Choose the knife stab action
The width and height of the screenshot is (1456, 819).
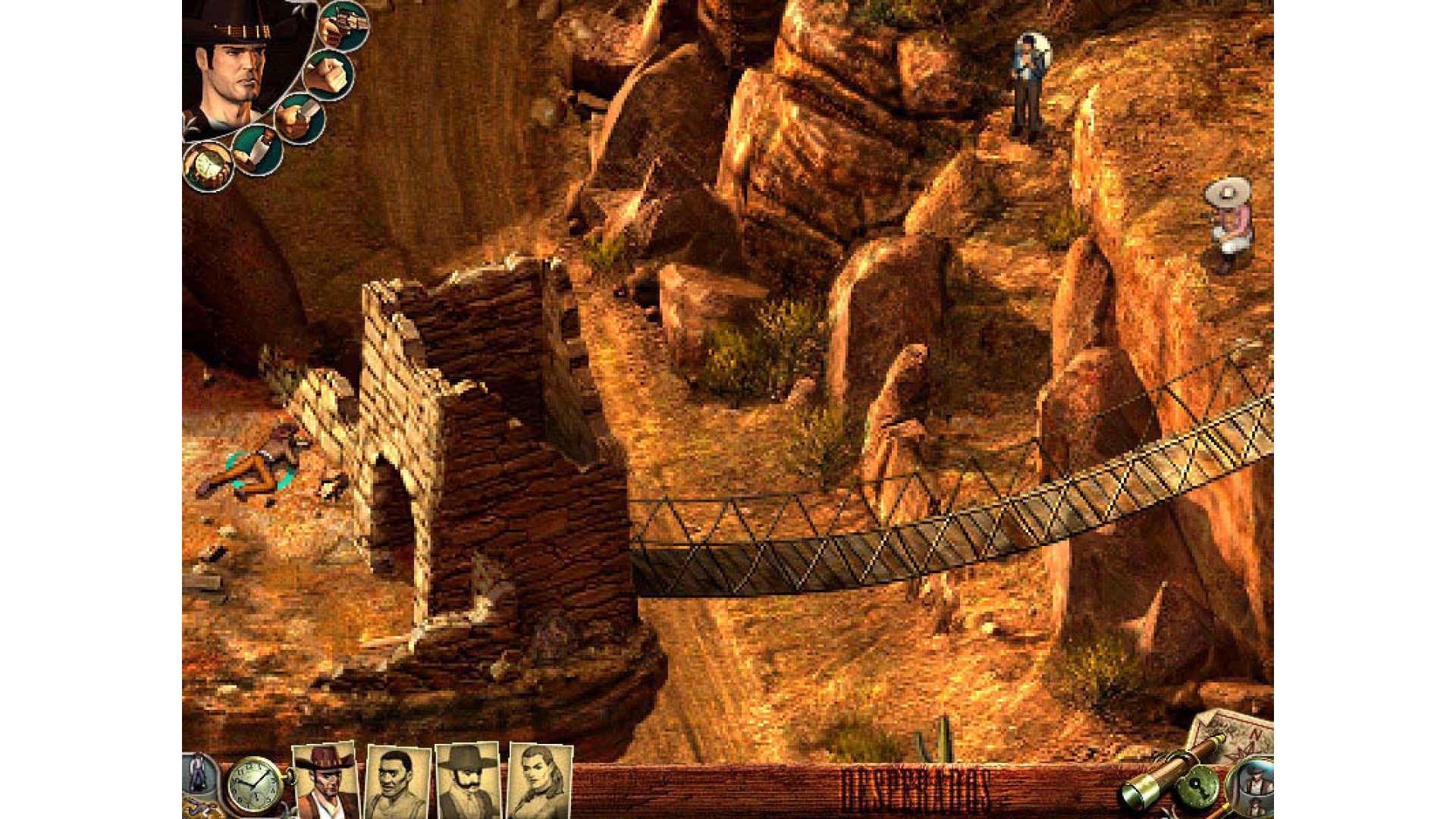(x=300, y=118)
